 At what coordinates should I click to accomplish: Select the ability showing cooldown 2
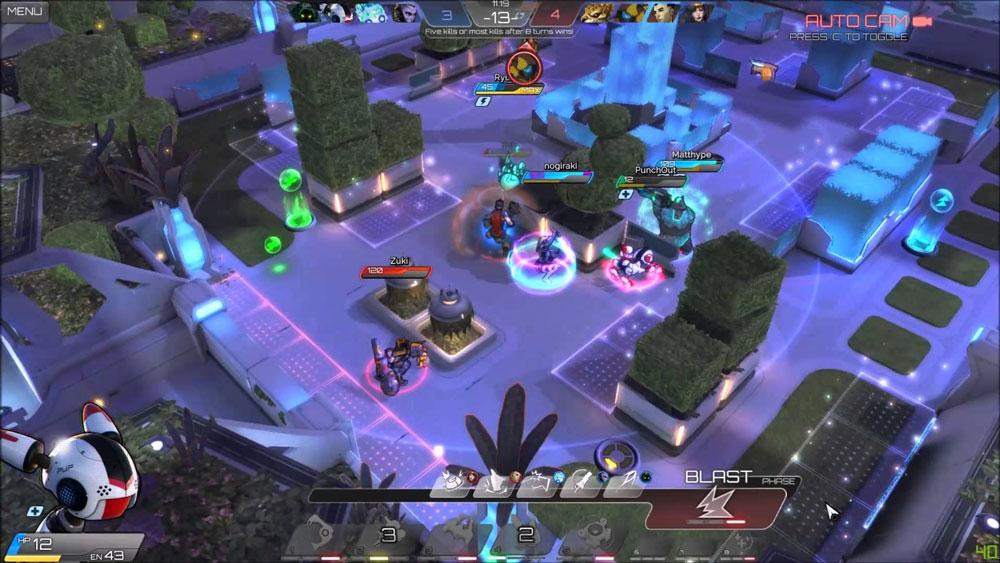523,536
